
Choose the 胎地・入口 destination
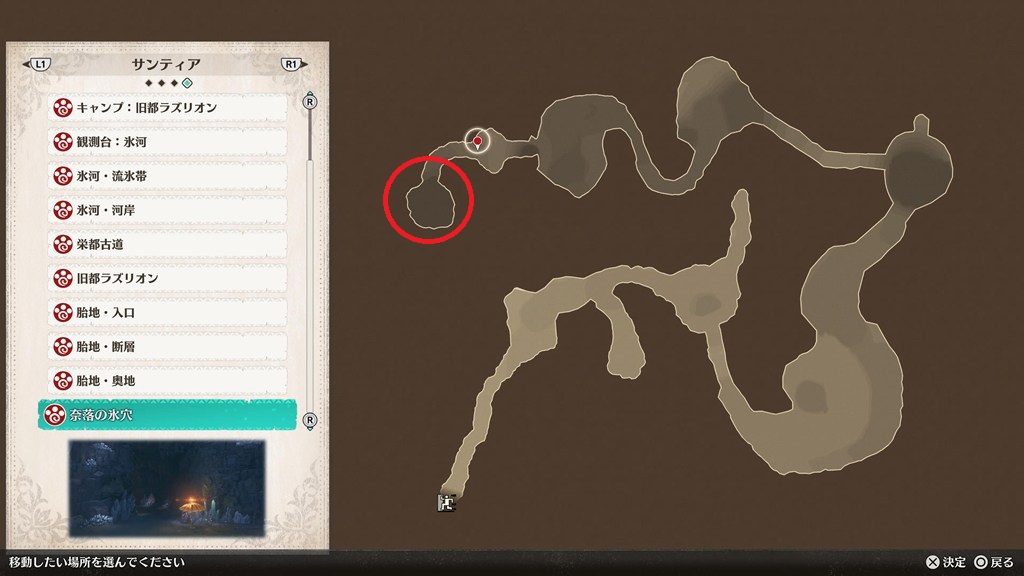coord(167,313)
